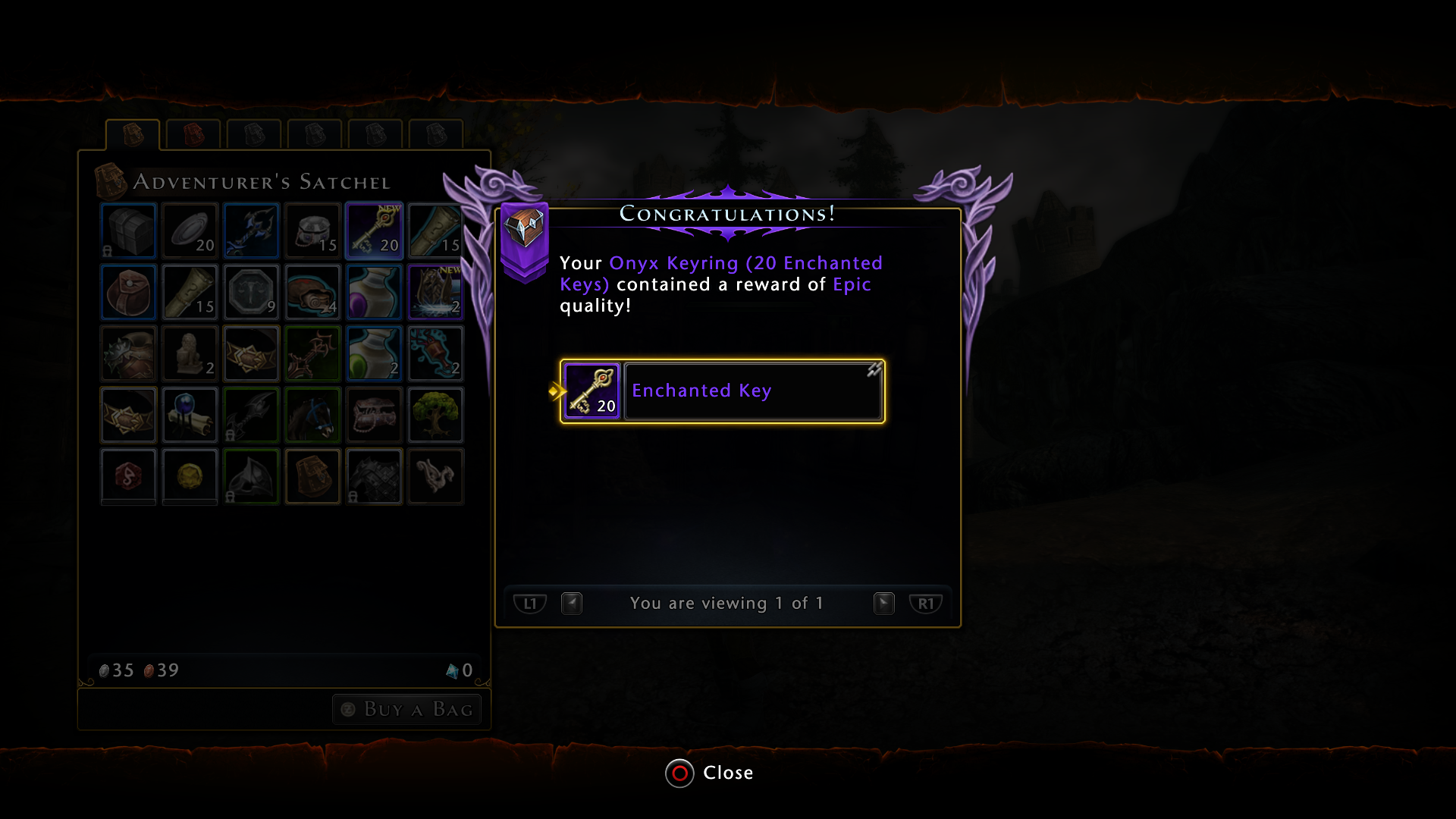1456x819 pixels.
Task: Select the new purple item with 2 count
Action: [x=435, y=292]
